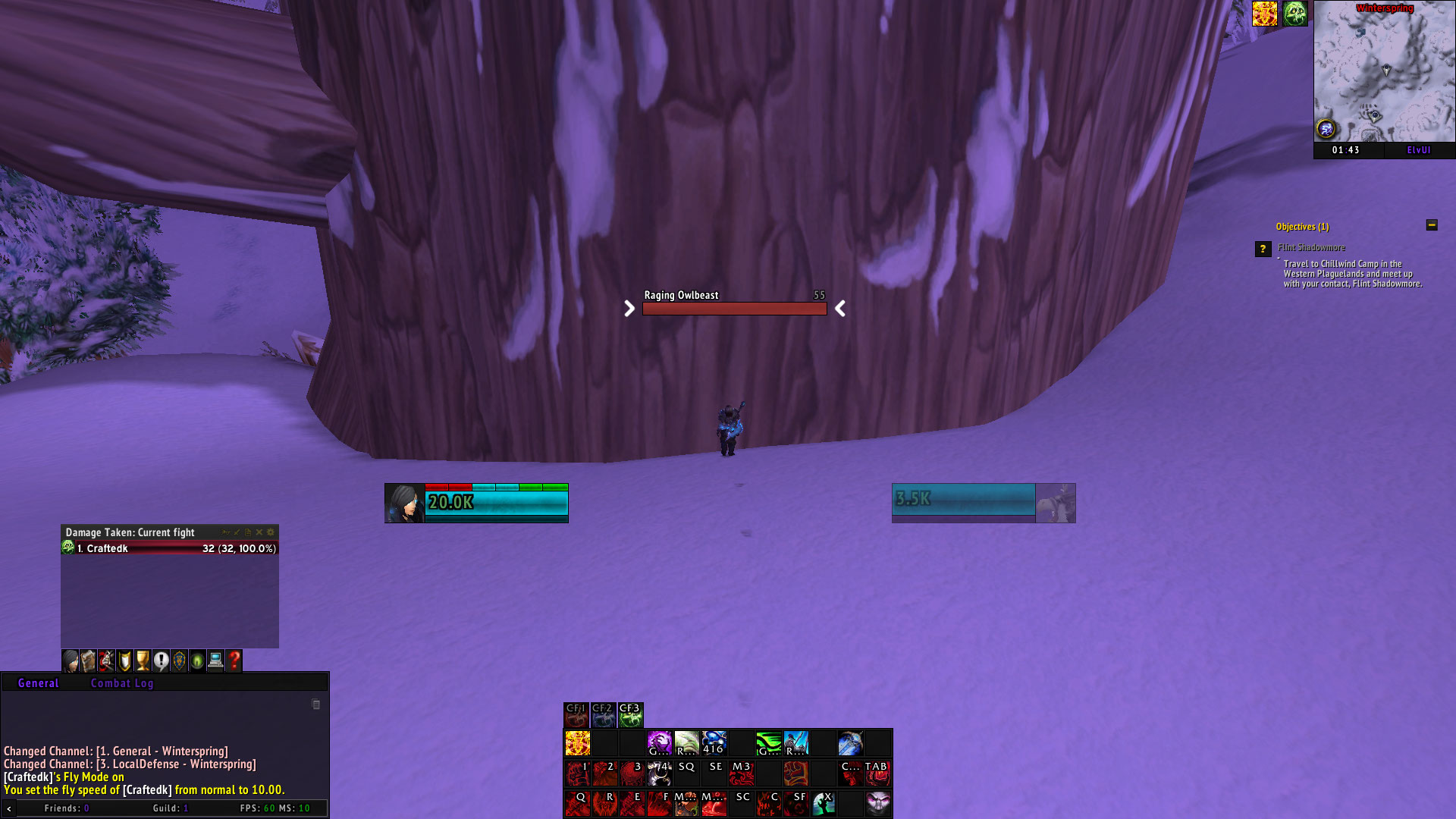Switch to the CF2 action bar page
This screenshot has height=819, width=1456.
[x=603, y=714]
